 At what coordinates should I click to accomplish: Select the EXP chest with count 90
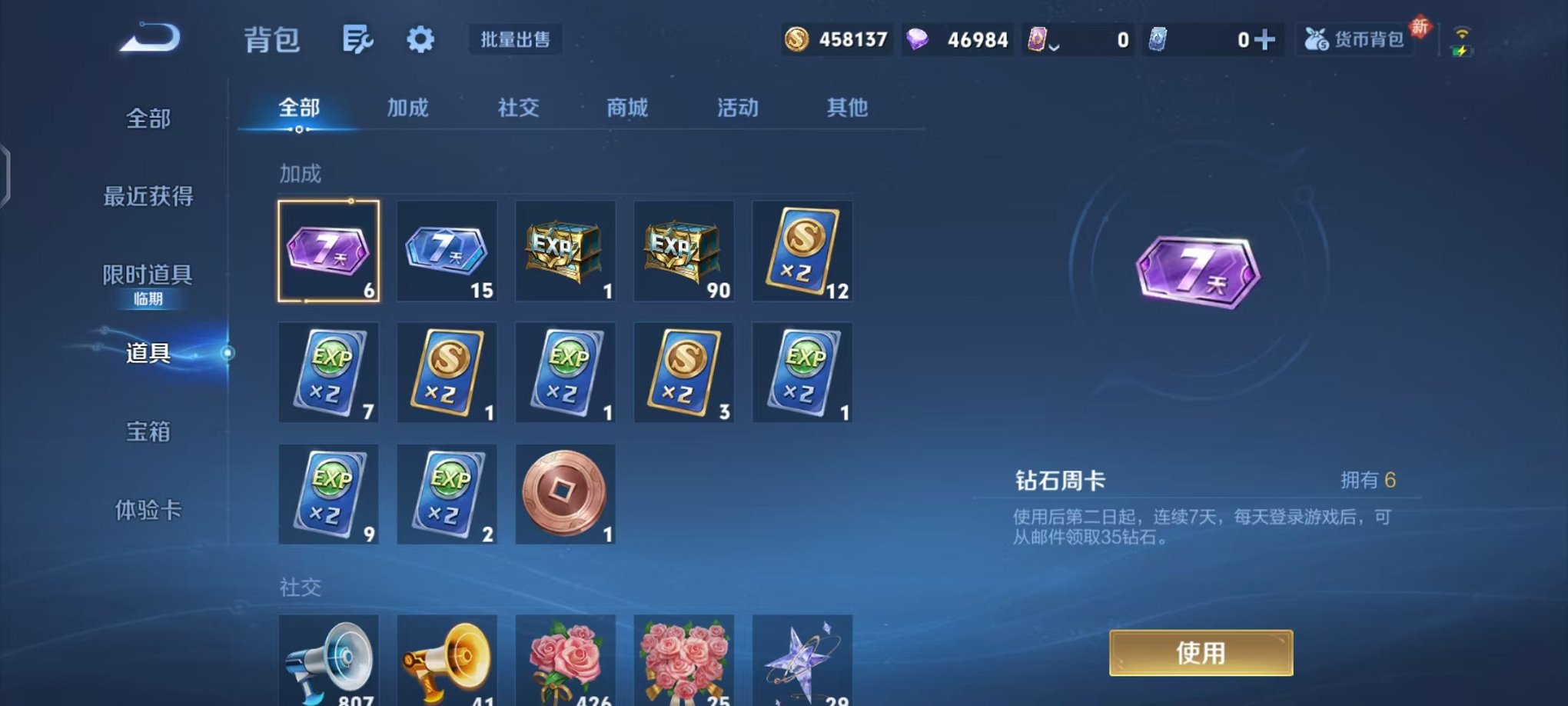(683, 251)
